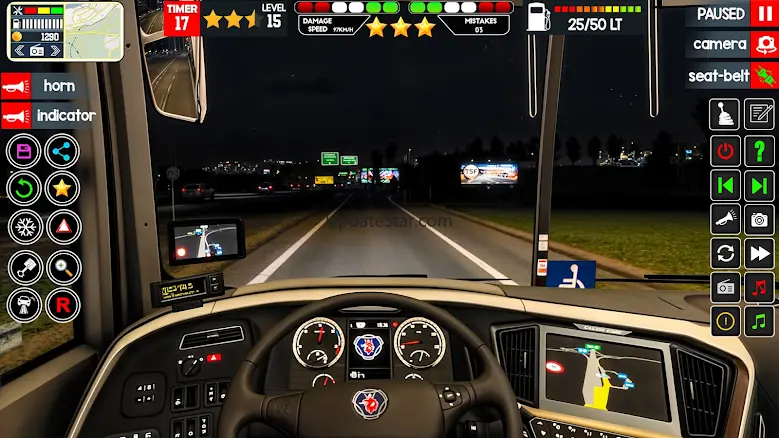Open the green question mark help

point(761,151)
